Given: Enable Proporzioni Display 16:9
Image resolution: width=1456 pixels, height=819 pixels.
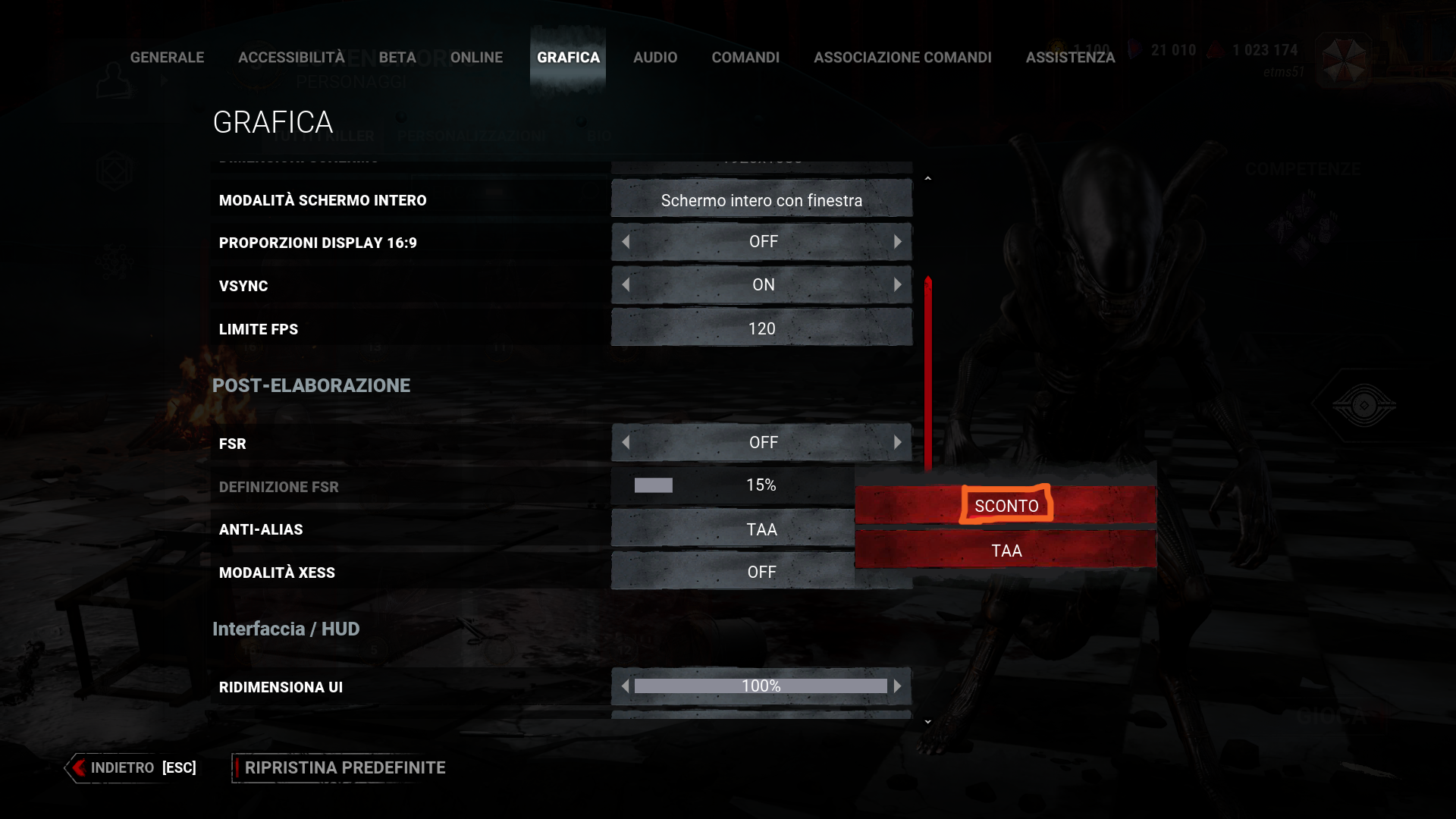Looking at the screenshot, I should tap(899, 241).
